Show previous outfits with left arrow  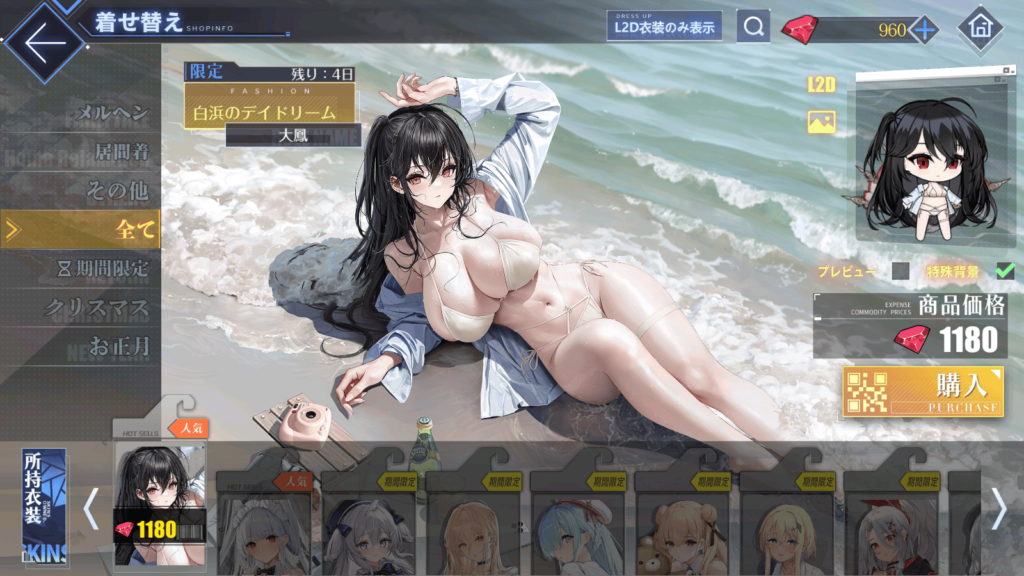click(x=91, y=509)
